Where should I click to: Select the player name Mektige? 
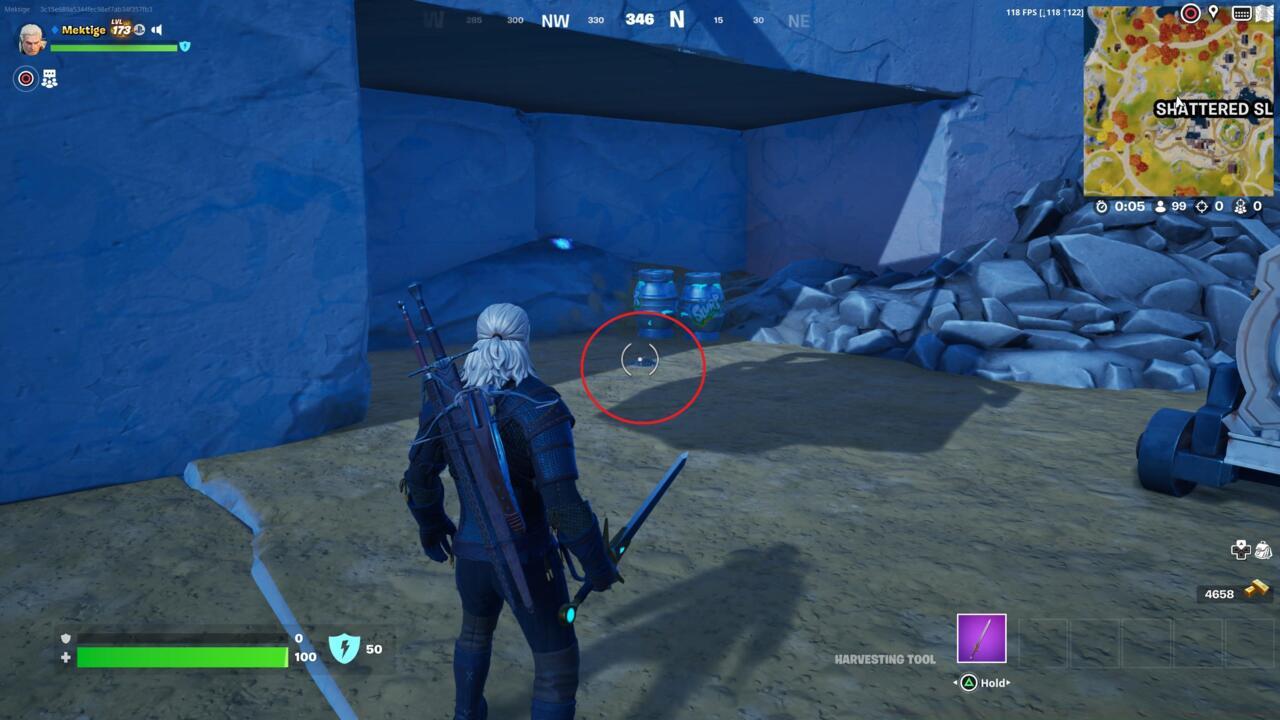[83, 30]
